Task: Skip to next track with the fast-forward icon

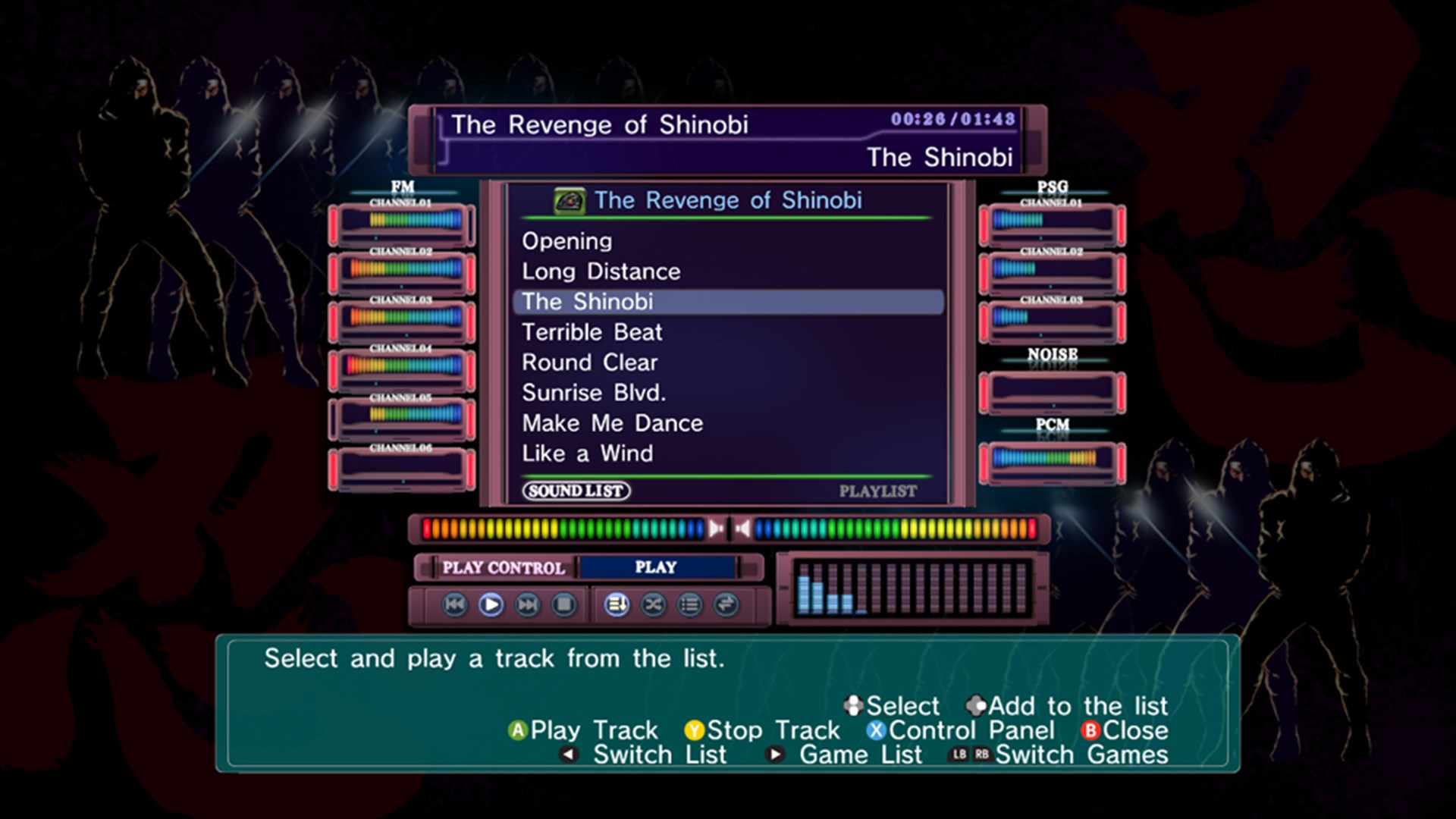Action: [x=529, y=605]
